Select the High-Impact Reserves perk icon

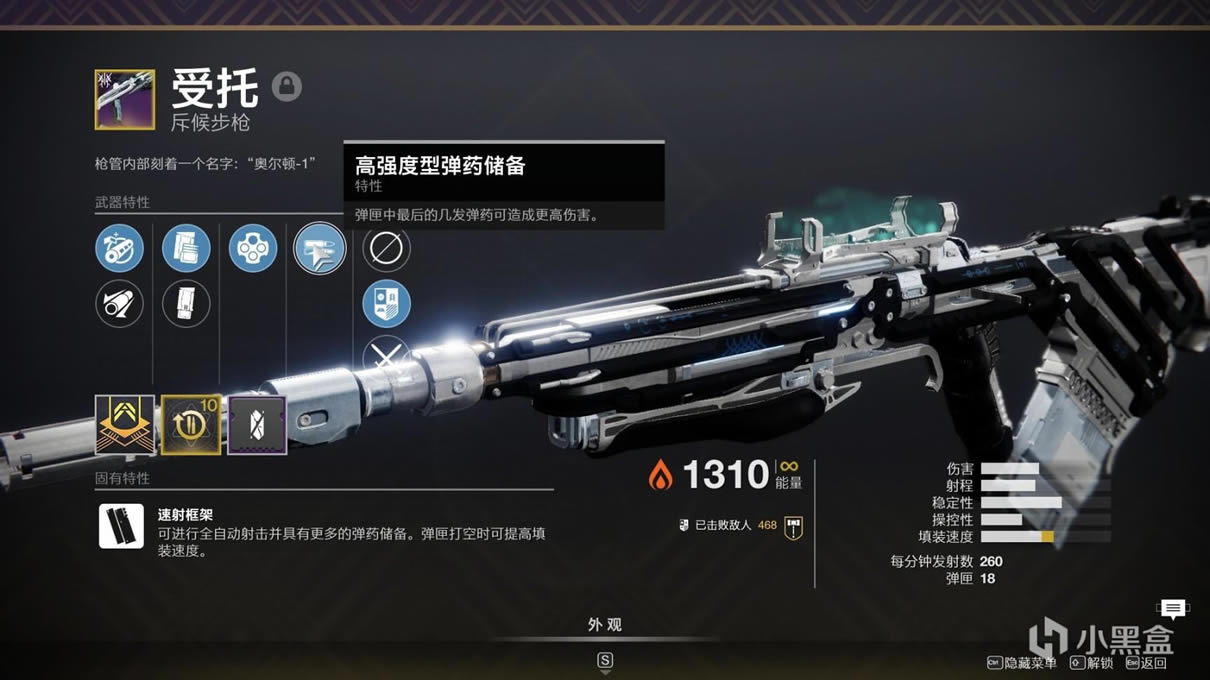coord(319,248)
